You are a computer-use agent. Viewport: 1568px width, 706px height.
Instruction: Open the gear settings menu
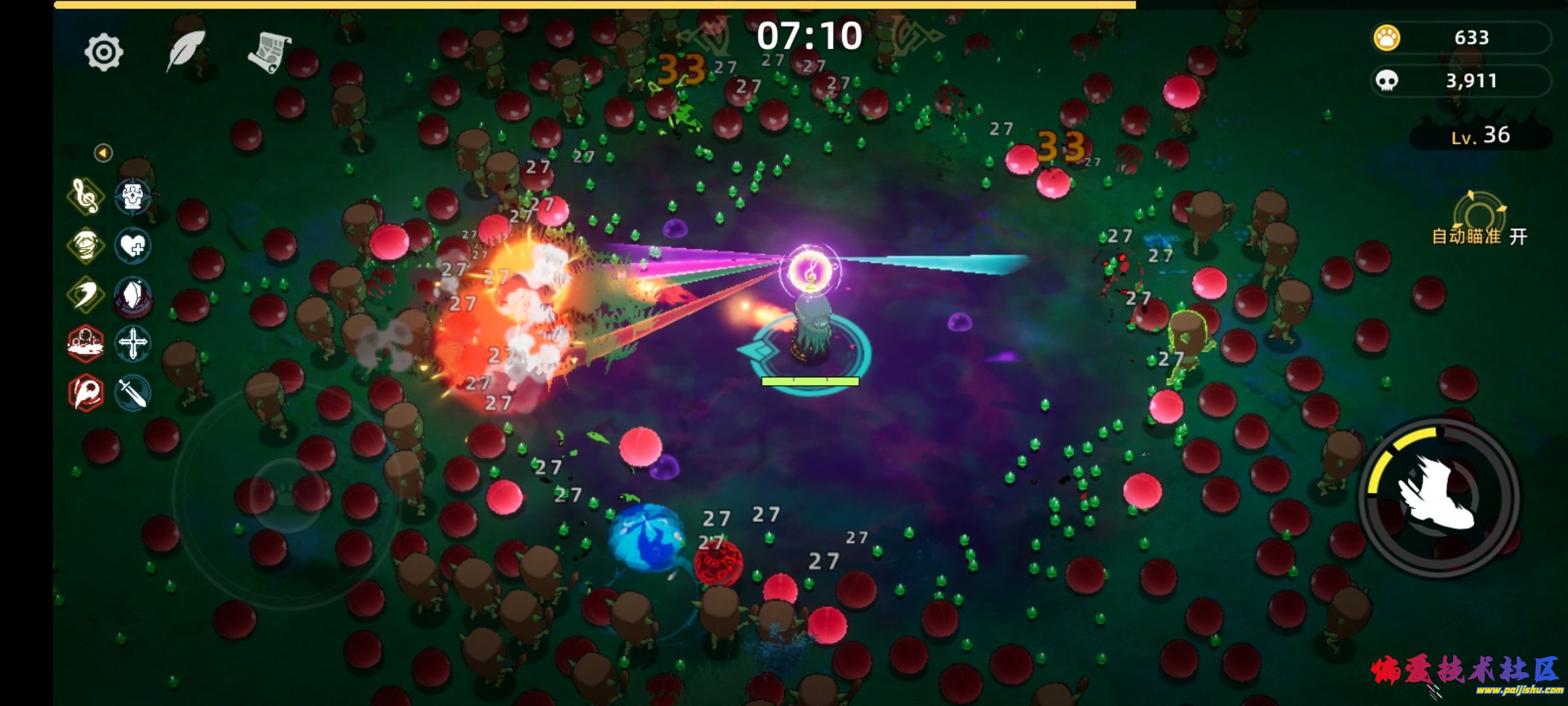tap(104, 52)
